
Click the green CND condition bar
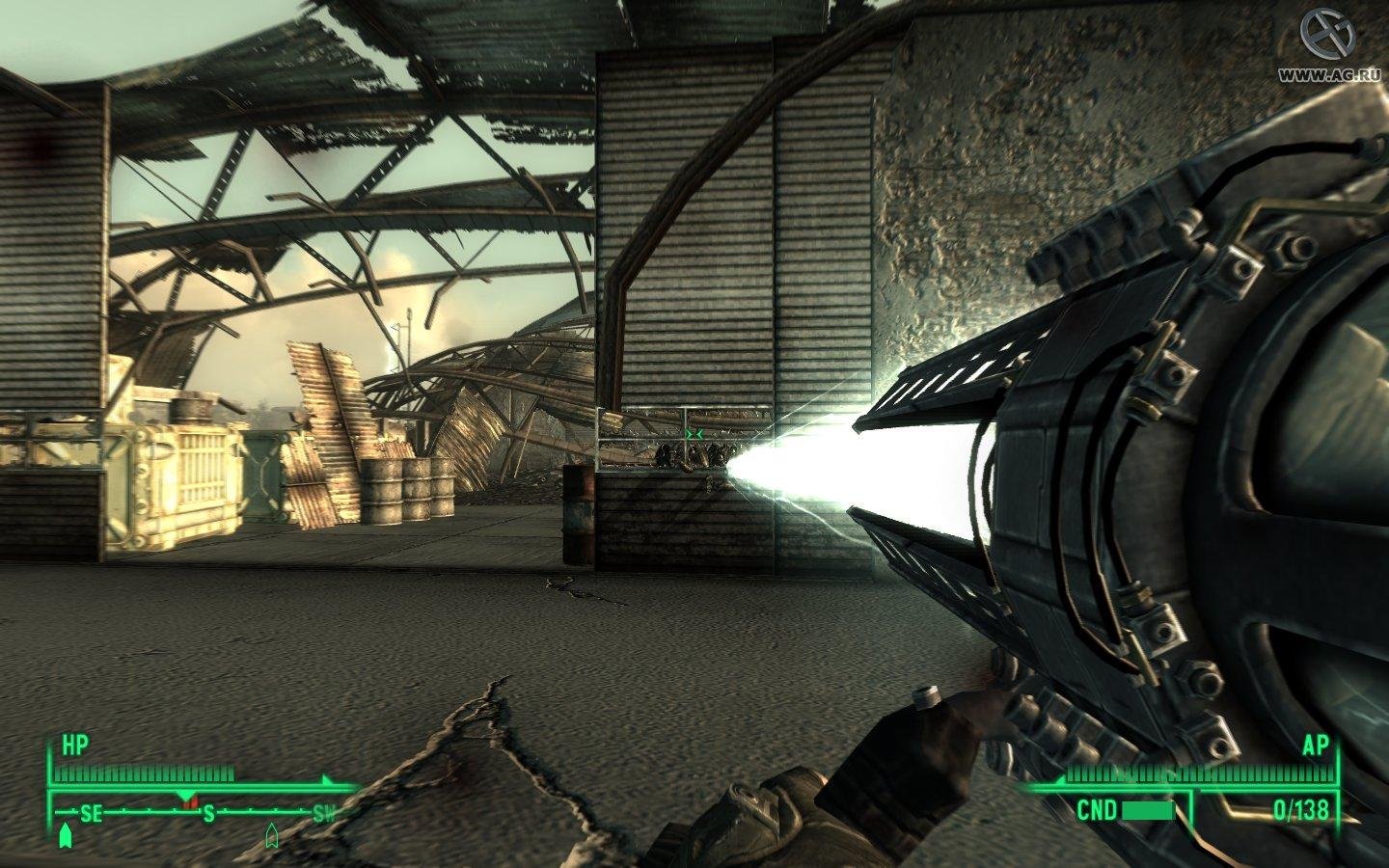(1148, 810)
